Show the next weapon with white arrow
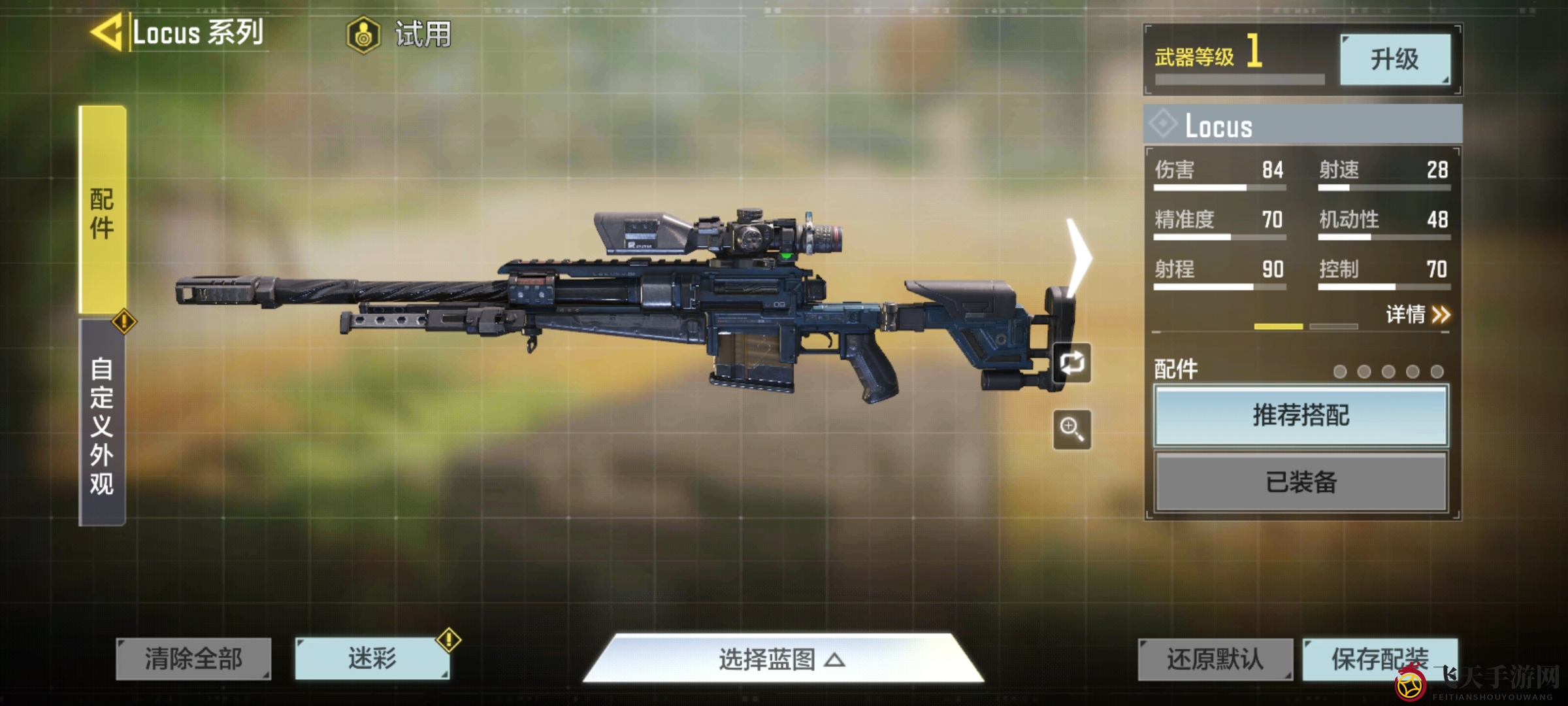 coord(1079,258)
